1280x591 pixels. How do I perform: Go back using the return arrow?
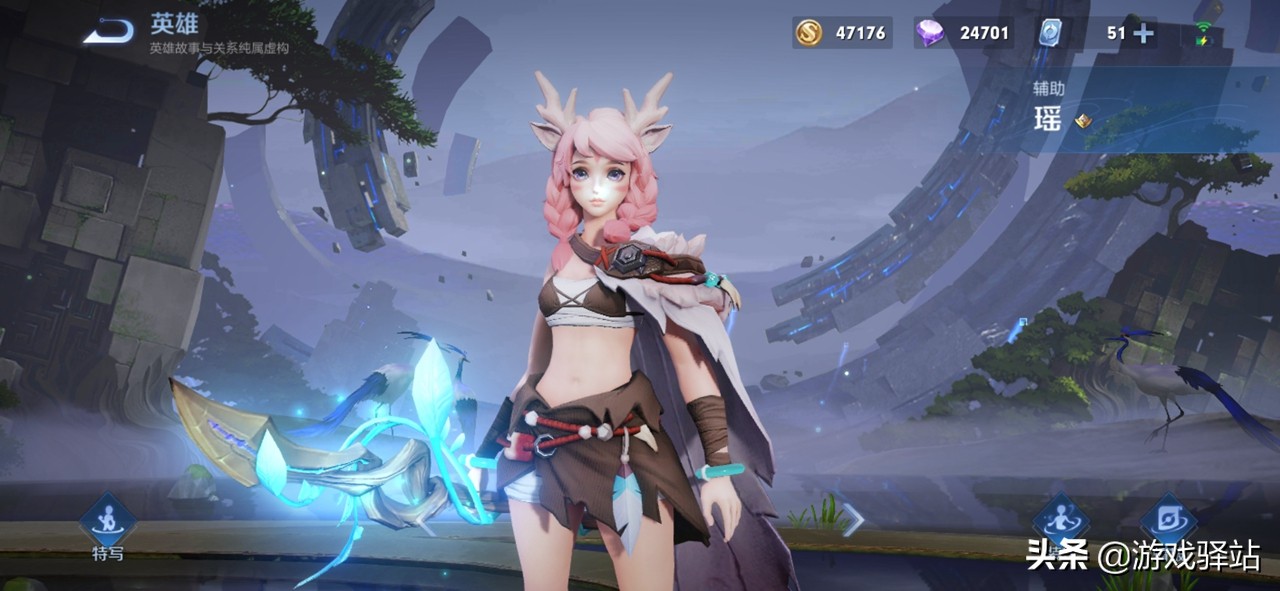pyautogui.click(x=108, y=33)
